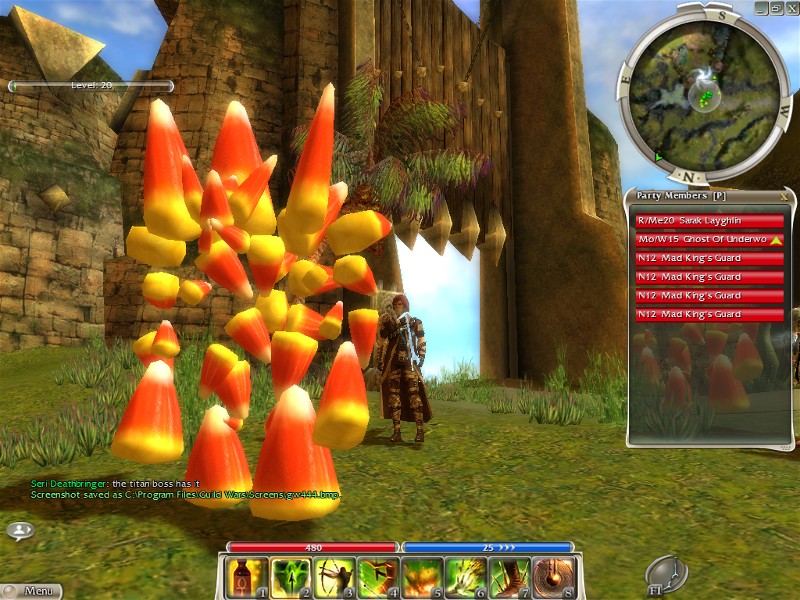Select party member Ghost Of Underwo

(708, 240)
